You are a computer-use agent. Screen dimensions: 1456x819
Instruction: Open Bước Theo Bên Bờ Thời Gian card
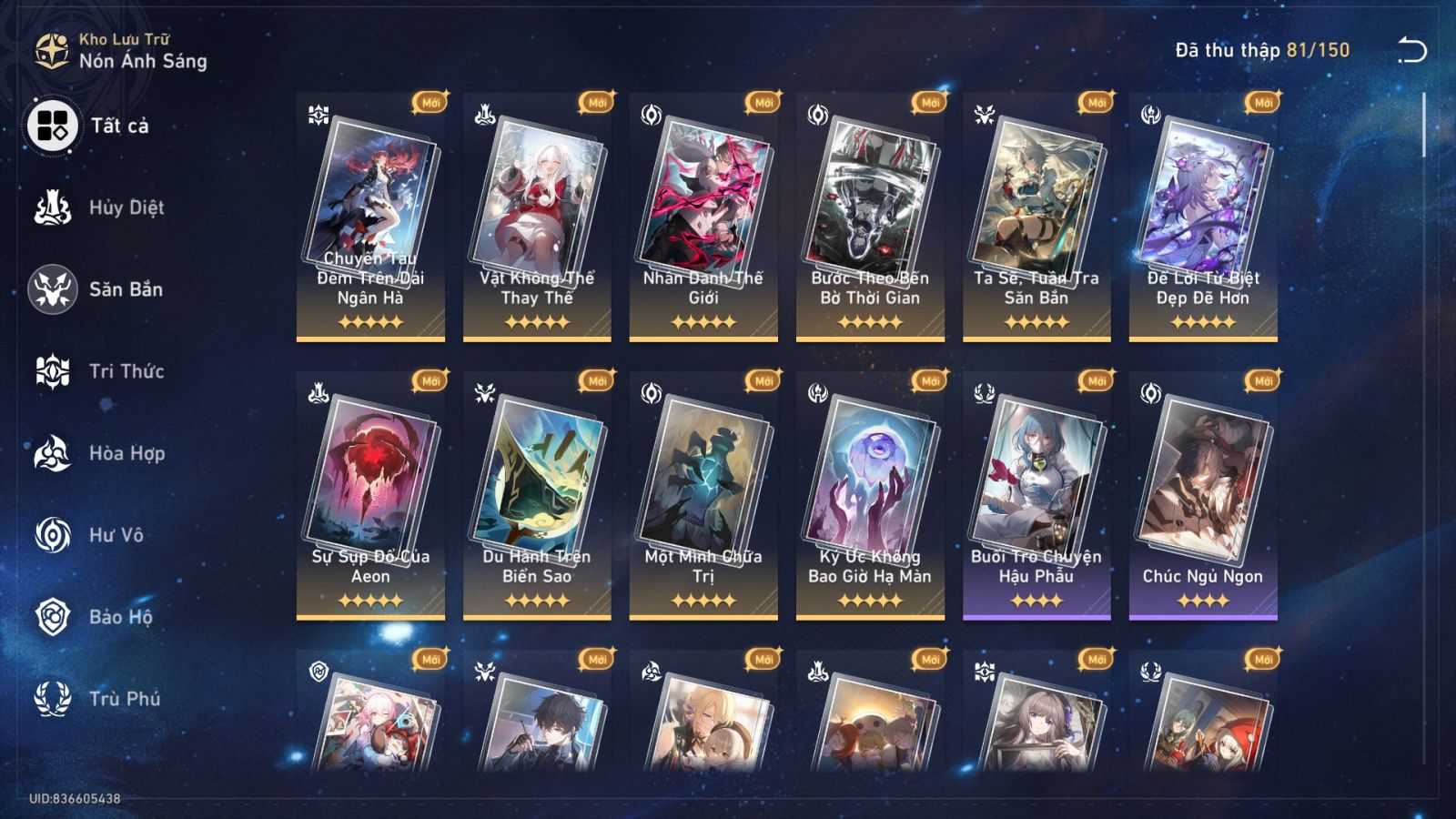tap(870, 217)
